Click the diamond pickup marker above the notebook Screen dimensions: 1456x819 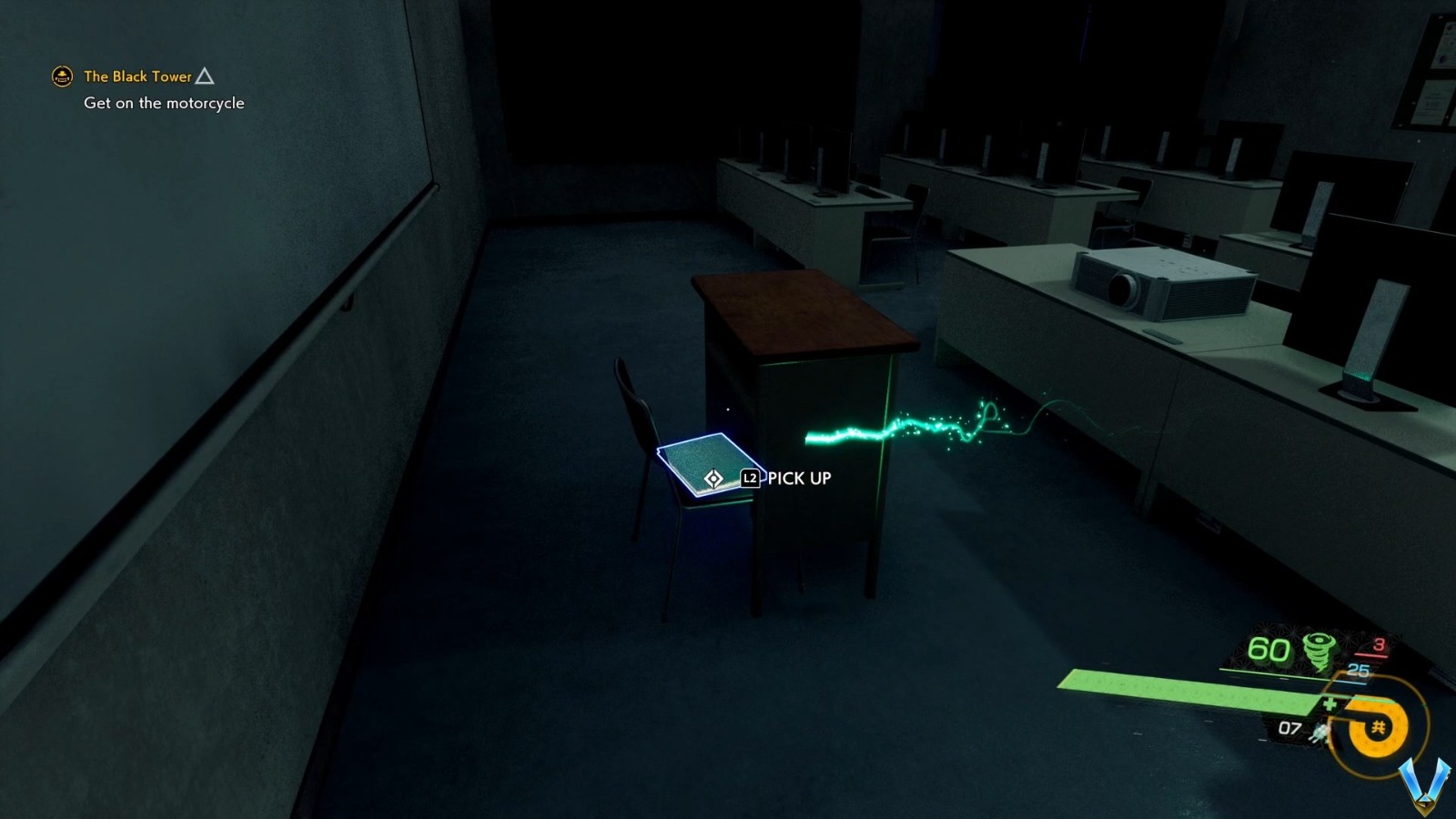(713, 476)
